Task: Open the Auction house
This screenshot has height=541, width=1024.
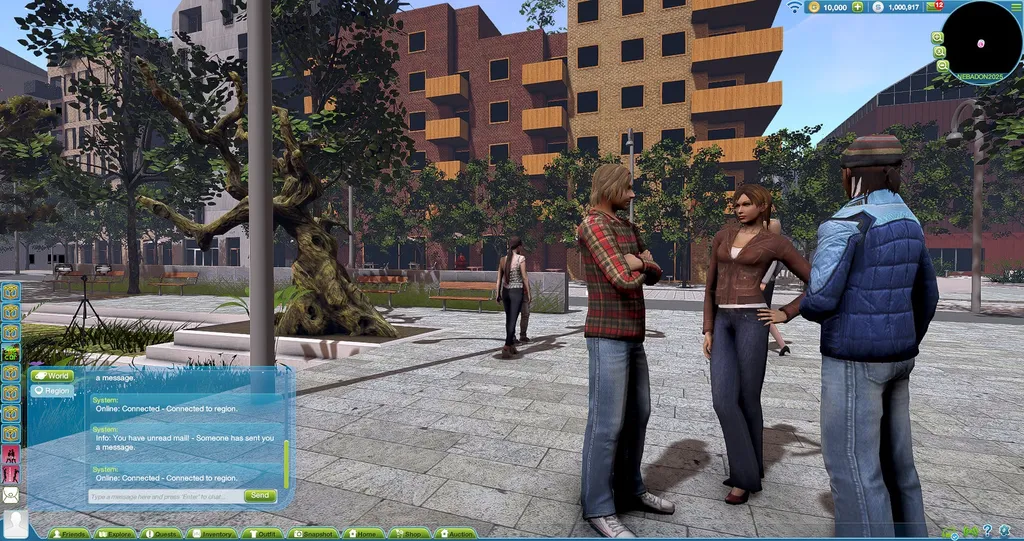Action: click(455, 534)
